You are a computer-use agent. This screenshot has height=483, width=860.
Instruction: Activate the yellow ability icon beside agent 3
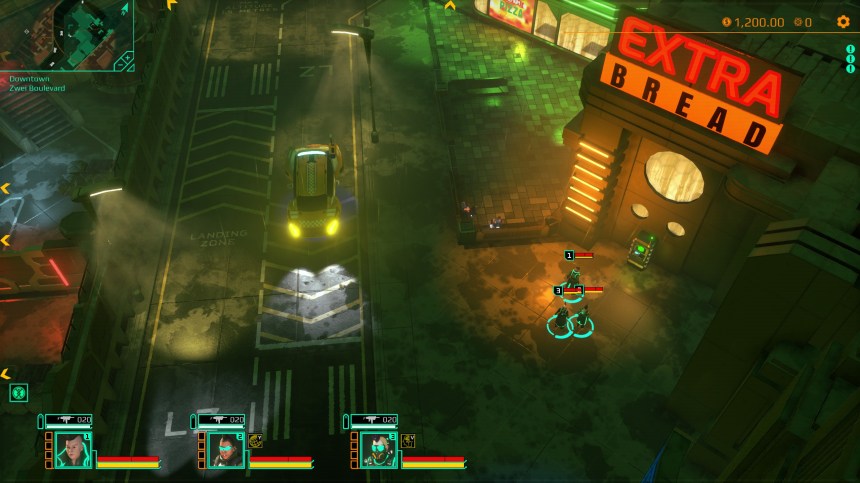click(x=409, y=440)
